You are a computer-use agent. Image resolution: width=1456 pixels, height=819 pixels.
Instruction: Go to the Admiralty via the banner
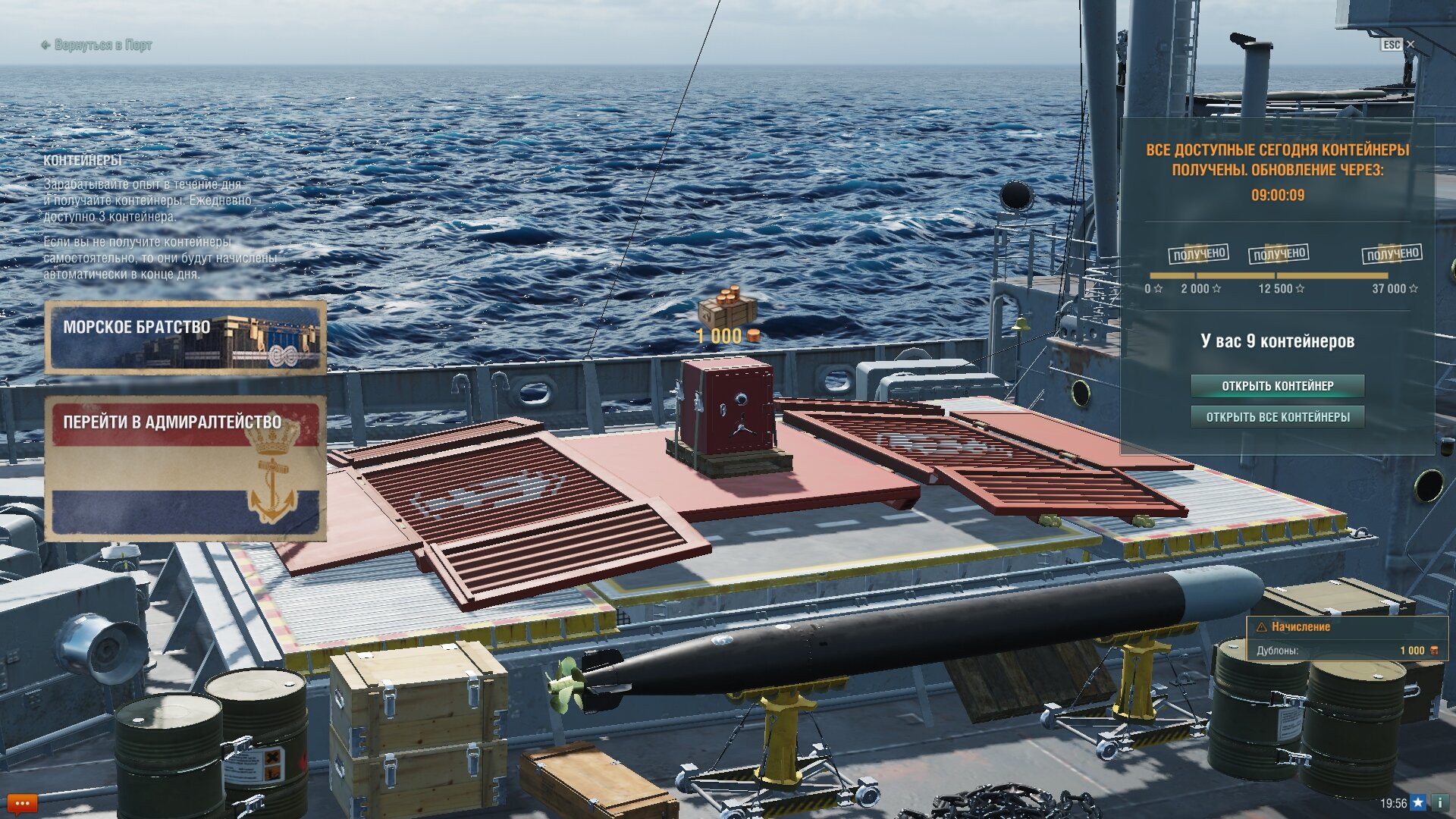pos(185,468)
